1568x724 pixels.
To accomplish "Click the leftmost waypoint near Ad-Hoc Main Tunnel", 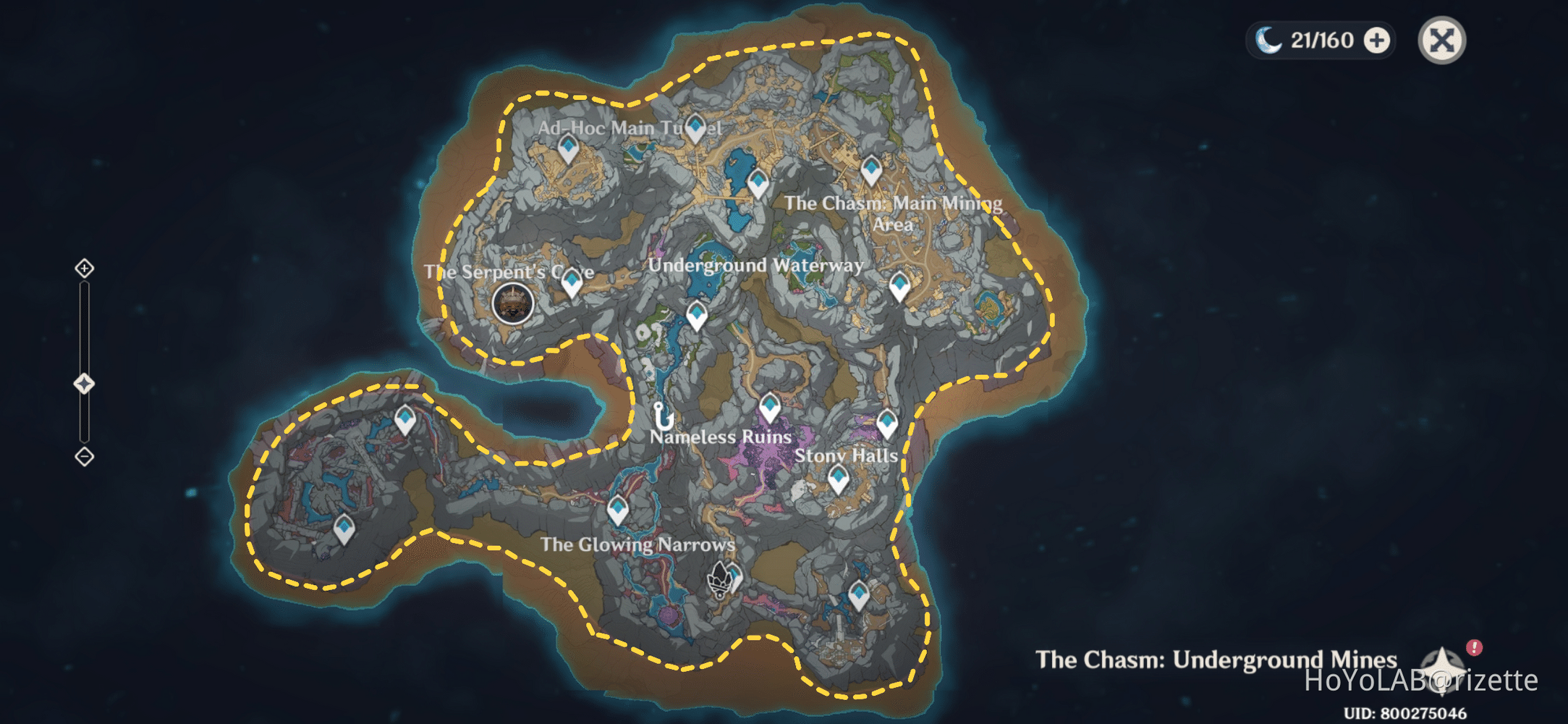I will pyautogui.click(x=569, y=147).
